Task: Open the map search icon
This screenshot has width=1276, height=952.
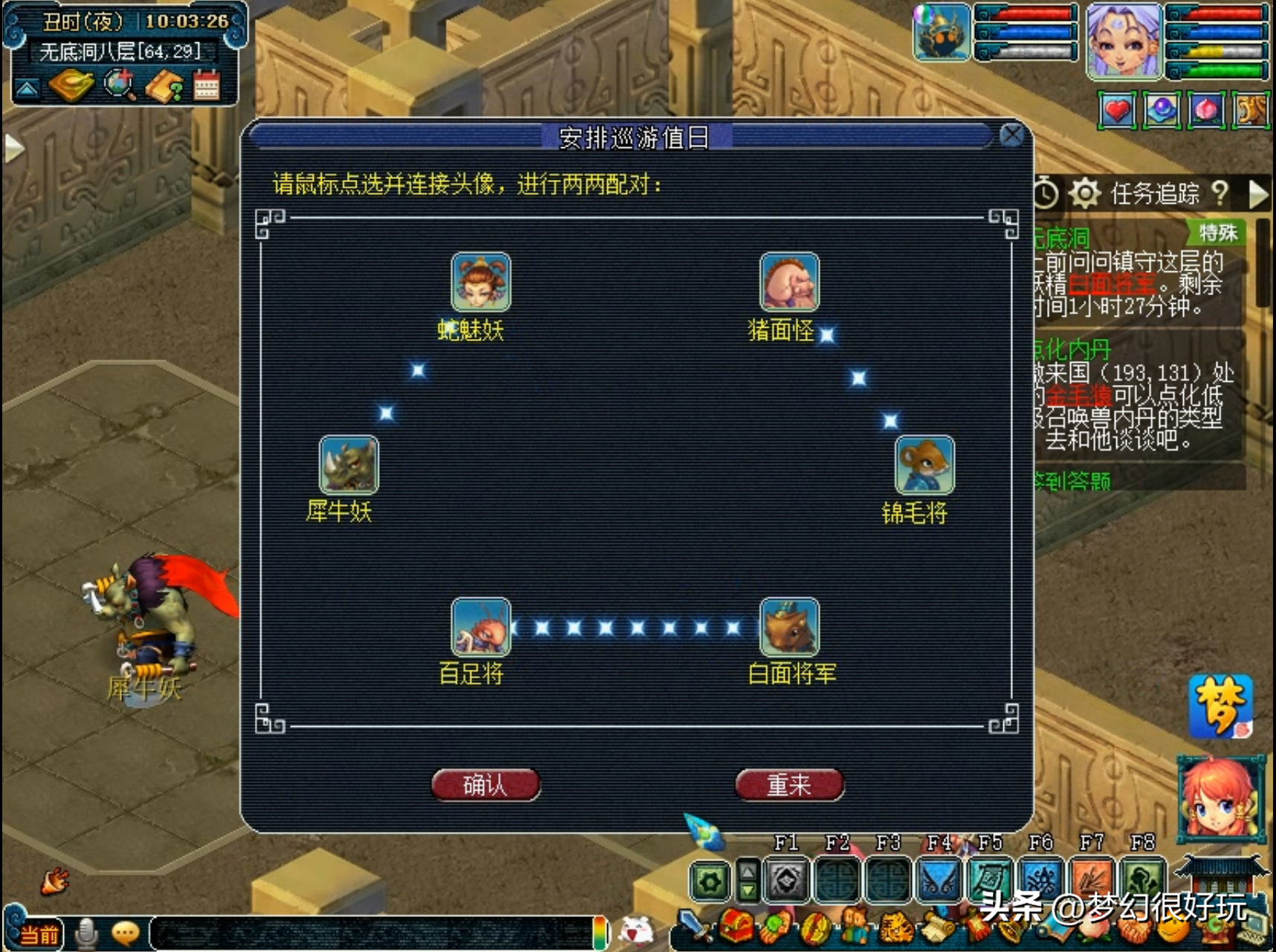Action: [117, 84]
